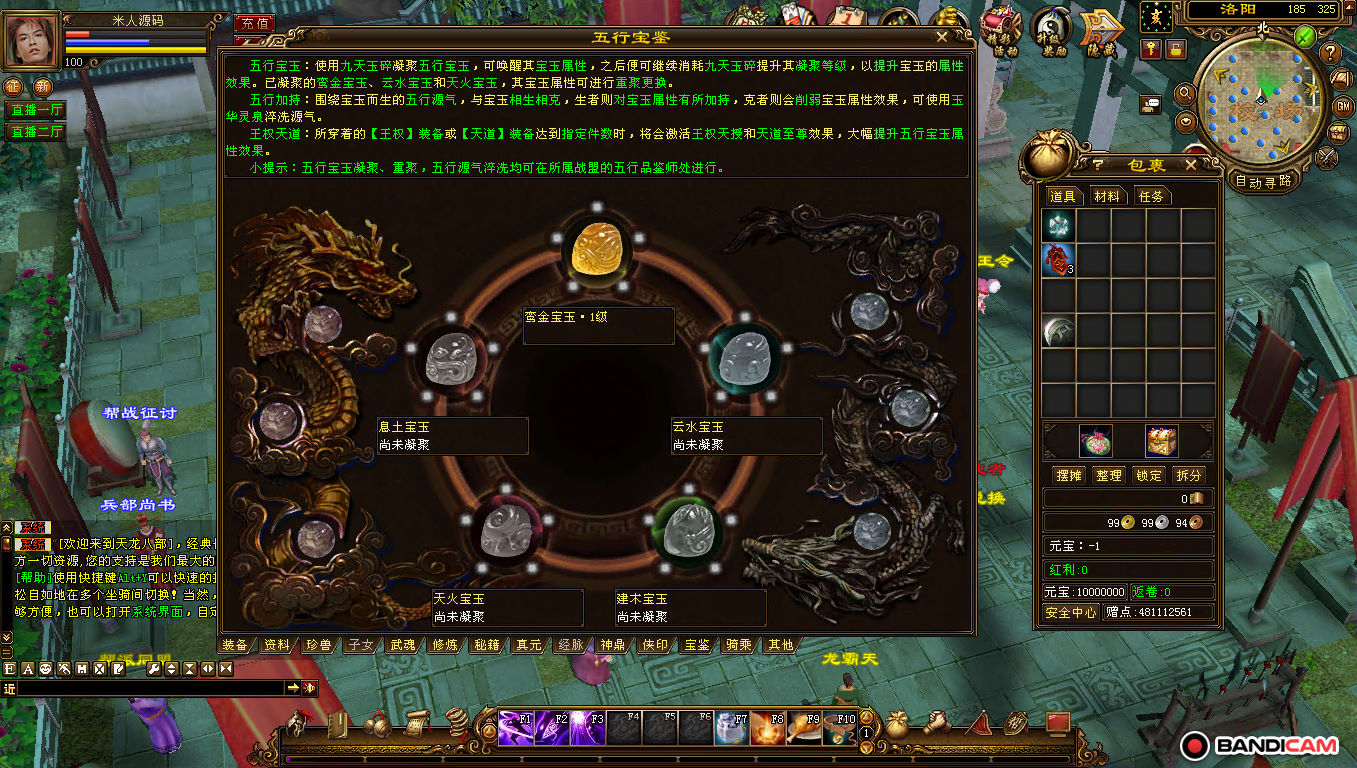Open the 摆摊 stall button
Image resolution: width=1357 pixels, height=768 pixels.
[1067, 475]
